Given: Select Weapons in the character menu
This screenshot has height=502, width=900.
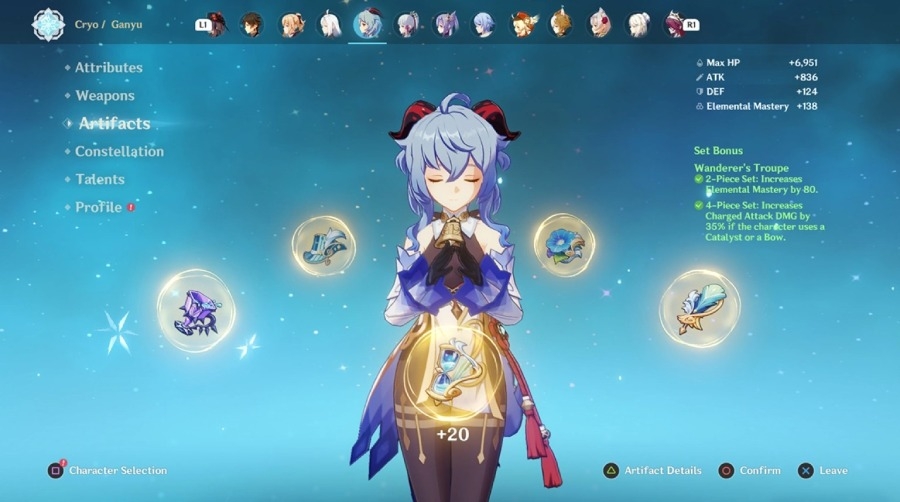Looking at the screenshot, I should [105, 96].
